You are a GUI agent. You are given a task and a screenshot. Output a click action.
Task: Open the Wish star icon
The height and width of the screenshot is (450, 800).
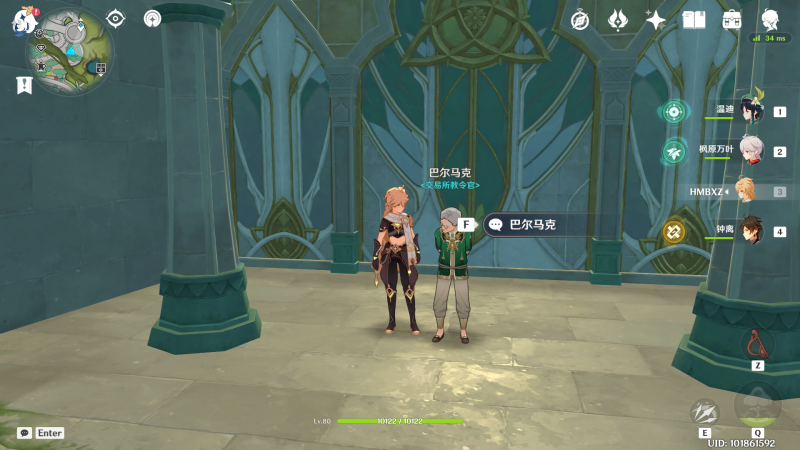[x=656, y=20]
